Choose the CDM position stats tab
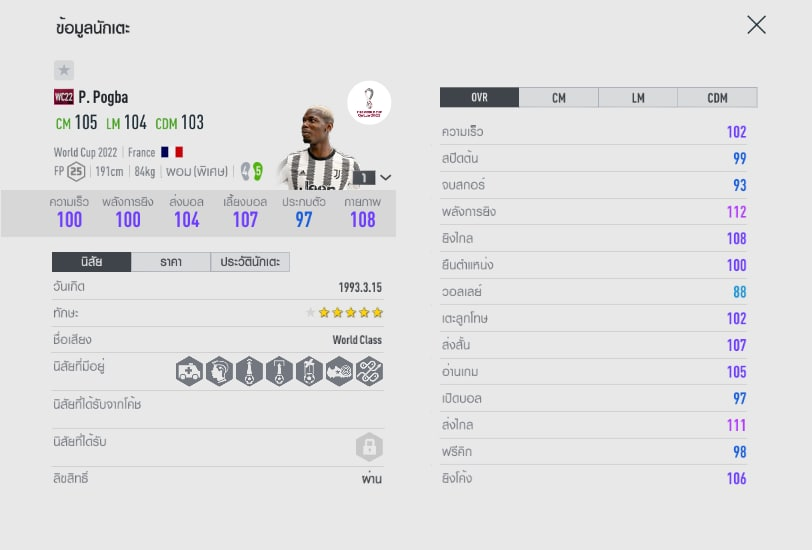This screenshot has height=550, width=812. (x=717, y=98)
